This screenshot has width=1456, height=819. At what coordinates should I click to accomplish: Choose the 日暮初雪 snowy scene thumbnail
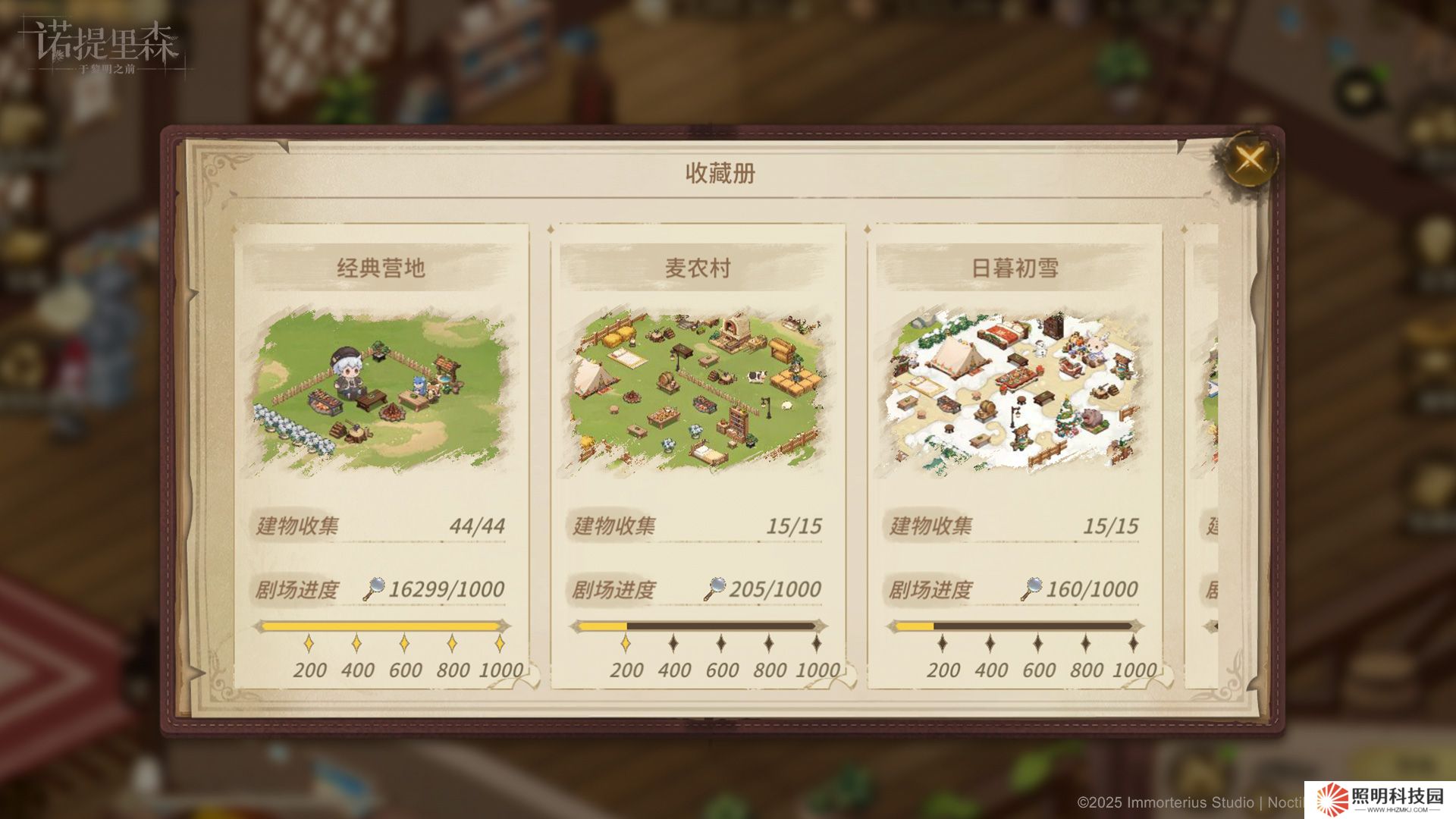point(1014,392)
